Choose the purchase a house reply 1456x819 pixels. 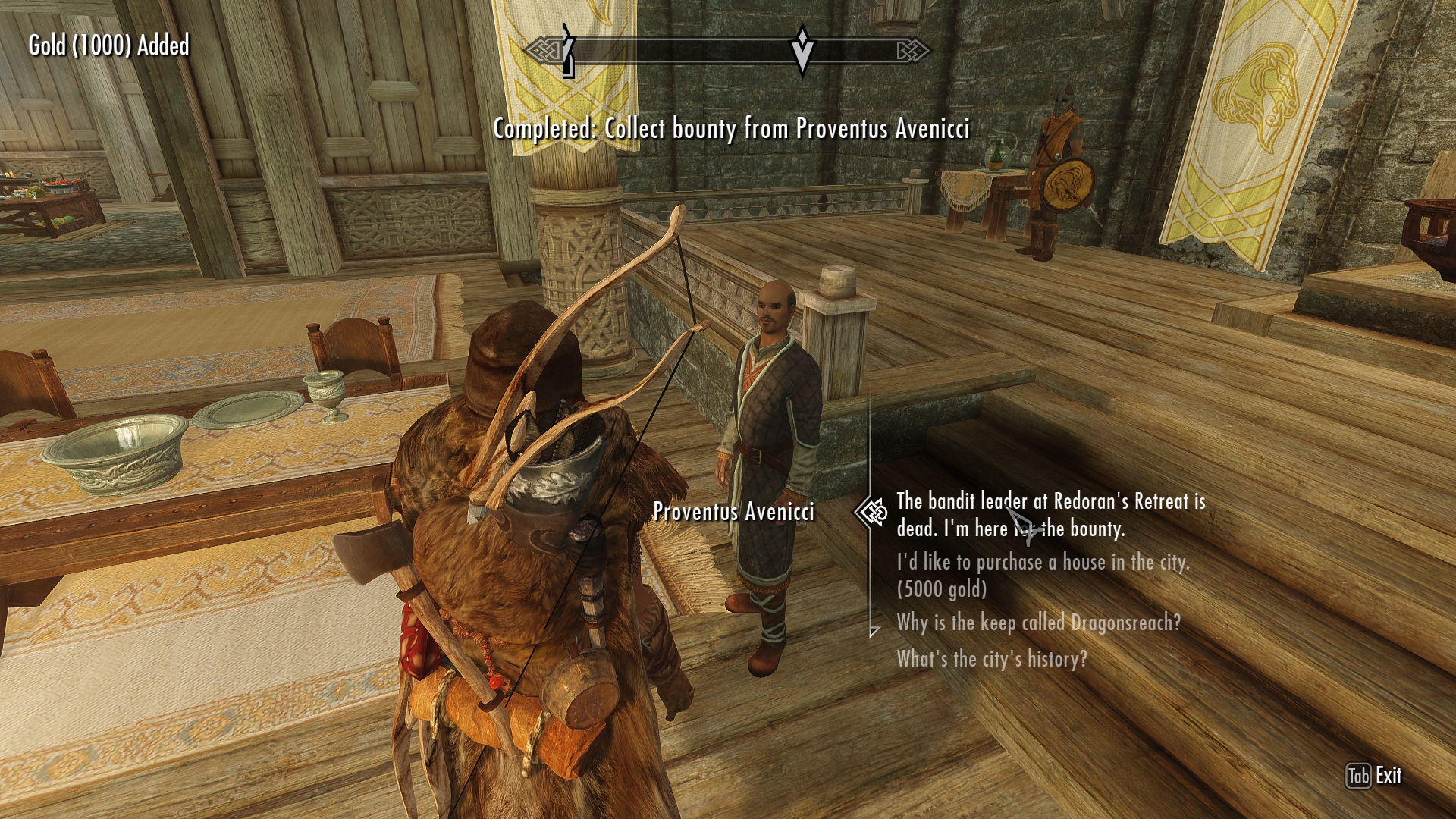coord(1043,575)
